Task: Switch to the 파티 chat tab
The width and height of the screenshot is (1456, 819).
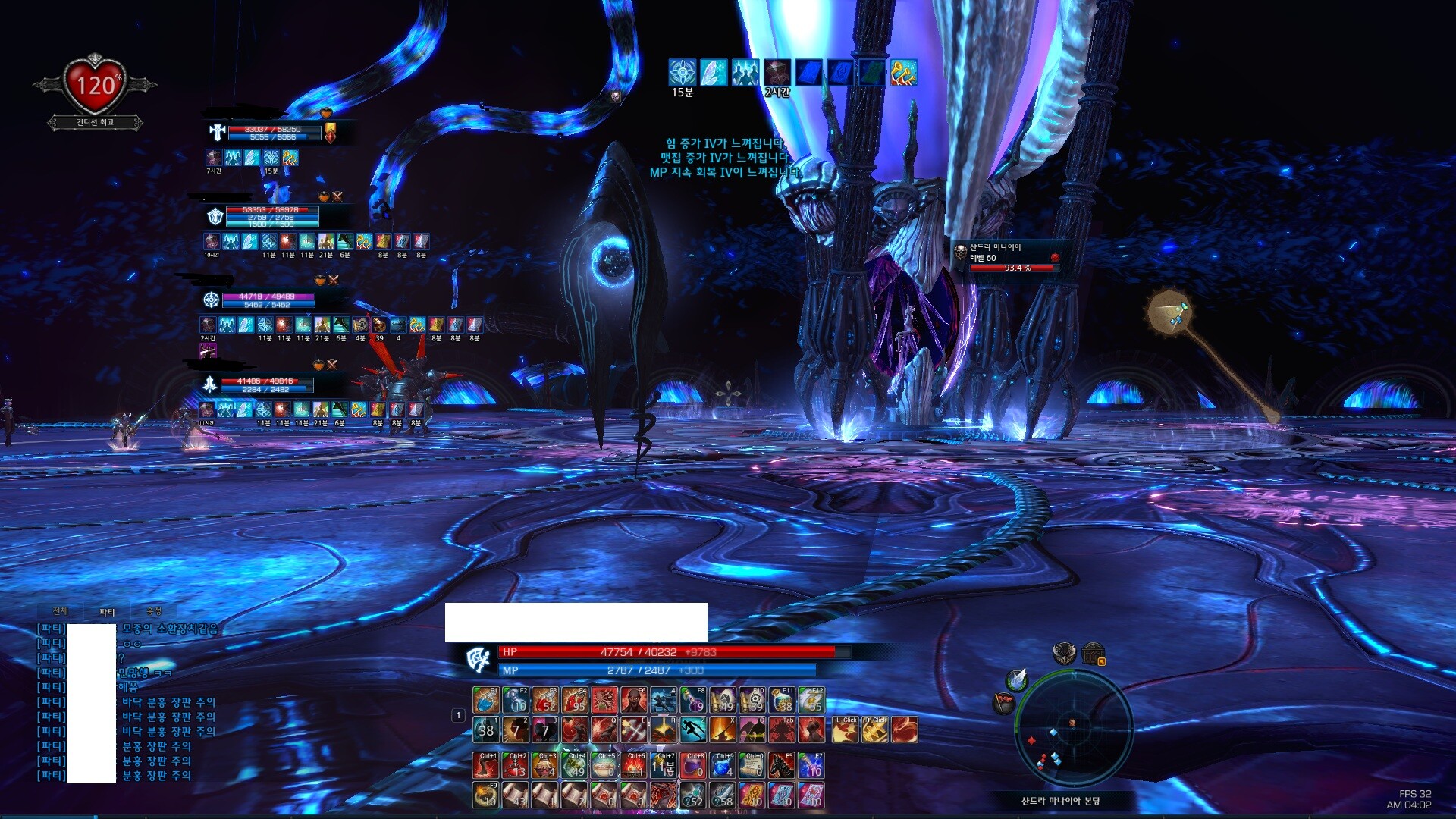Action: tap(107, 612)
